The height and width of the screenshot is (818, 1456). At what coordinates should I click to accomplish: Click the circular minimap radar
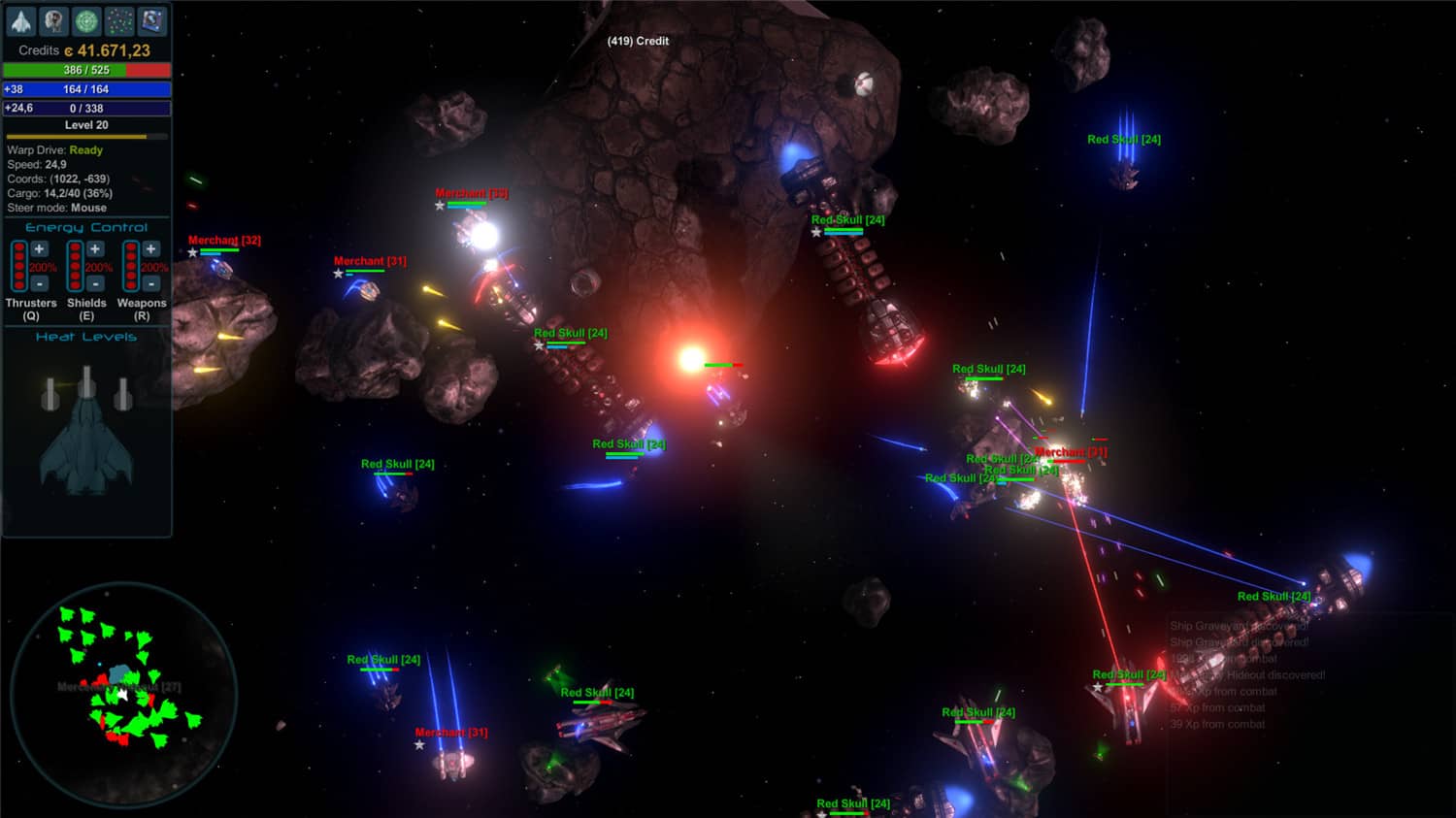123,694
